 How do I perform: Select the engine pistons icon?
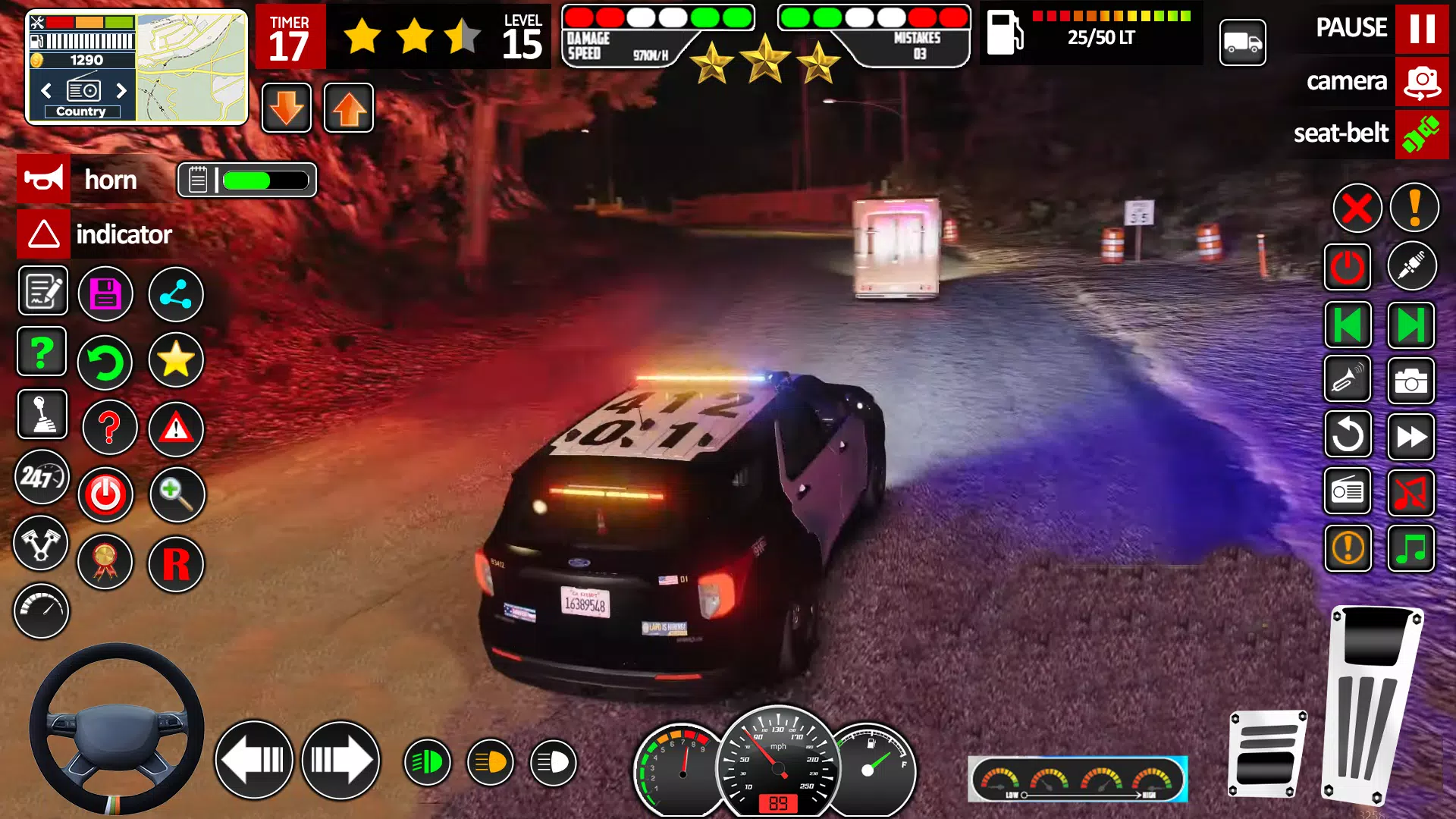pyautogui.click(x=42, y=543)
